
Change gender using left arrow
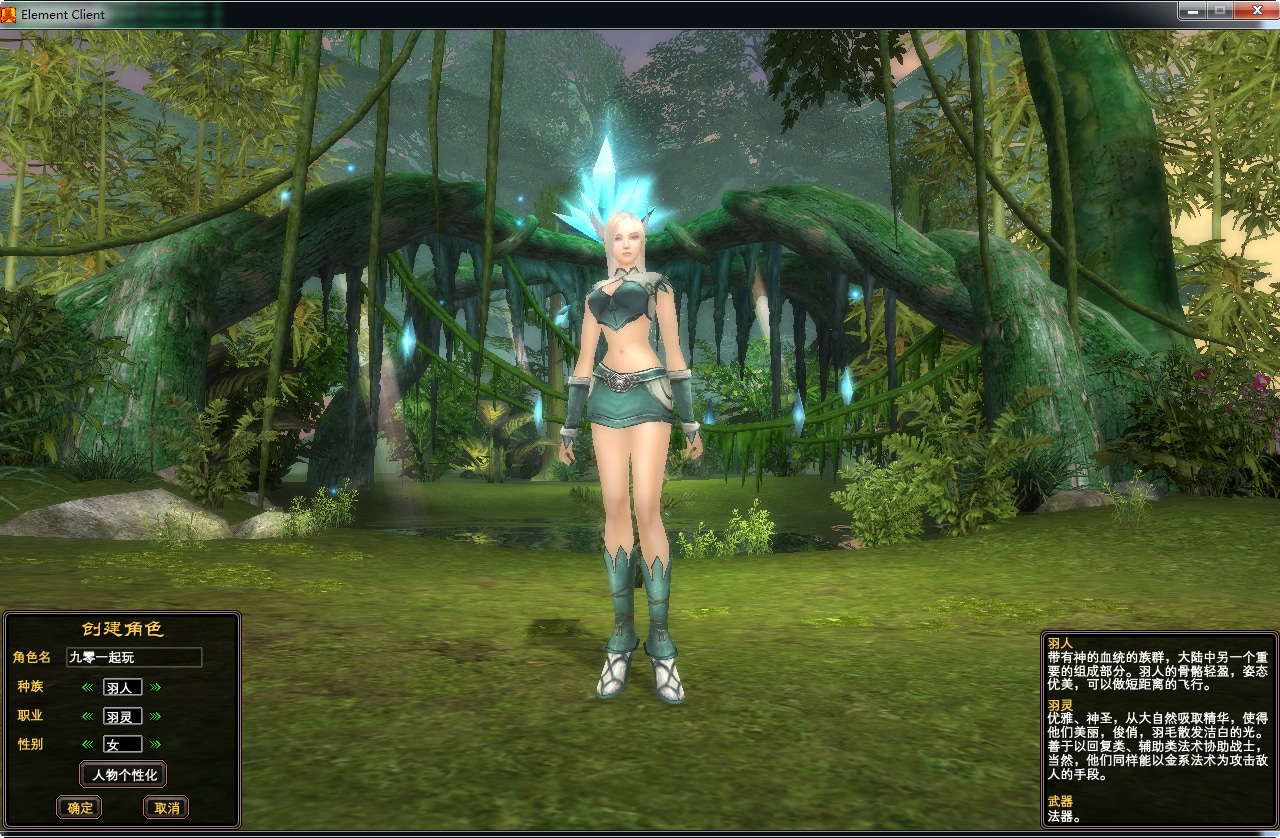[88, 744]
